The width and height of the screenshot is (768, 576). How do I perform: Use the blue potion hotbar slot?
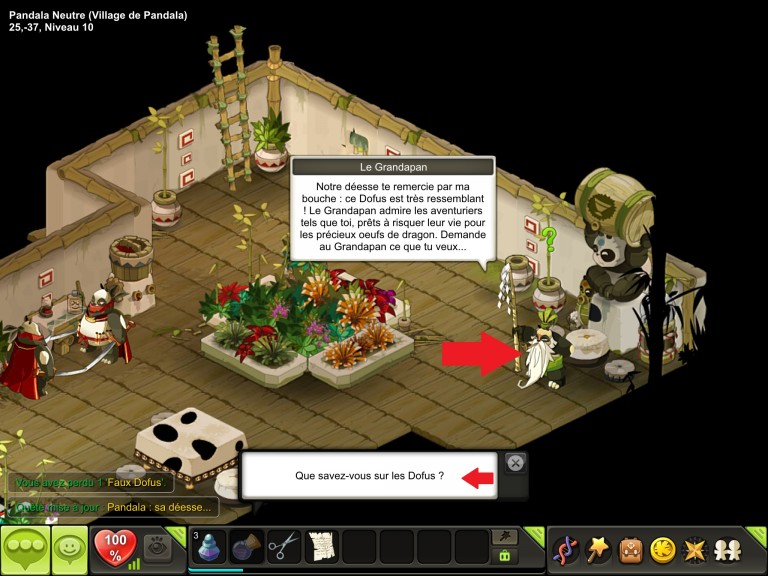208,547
